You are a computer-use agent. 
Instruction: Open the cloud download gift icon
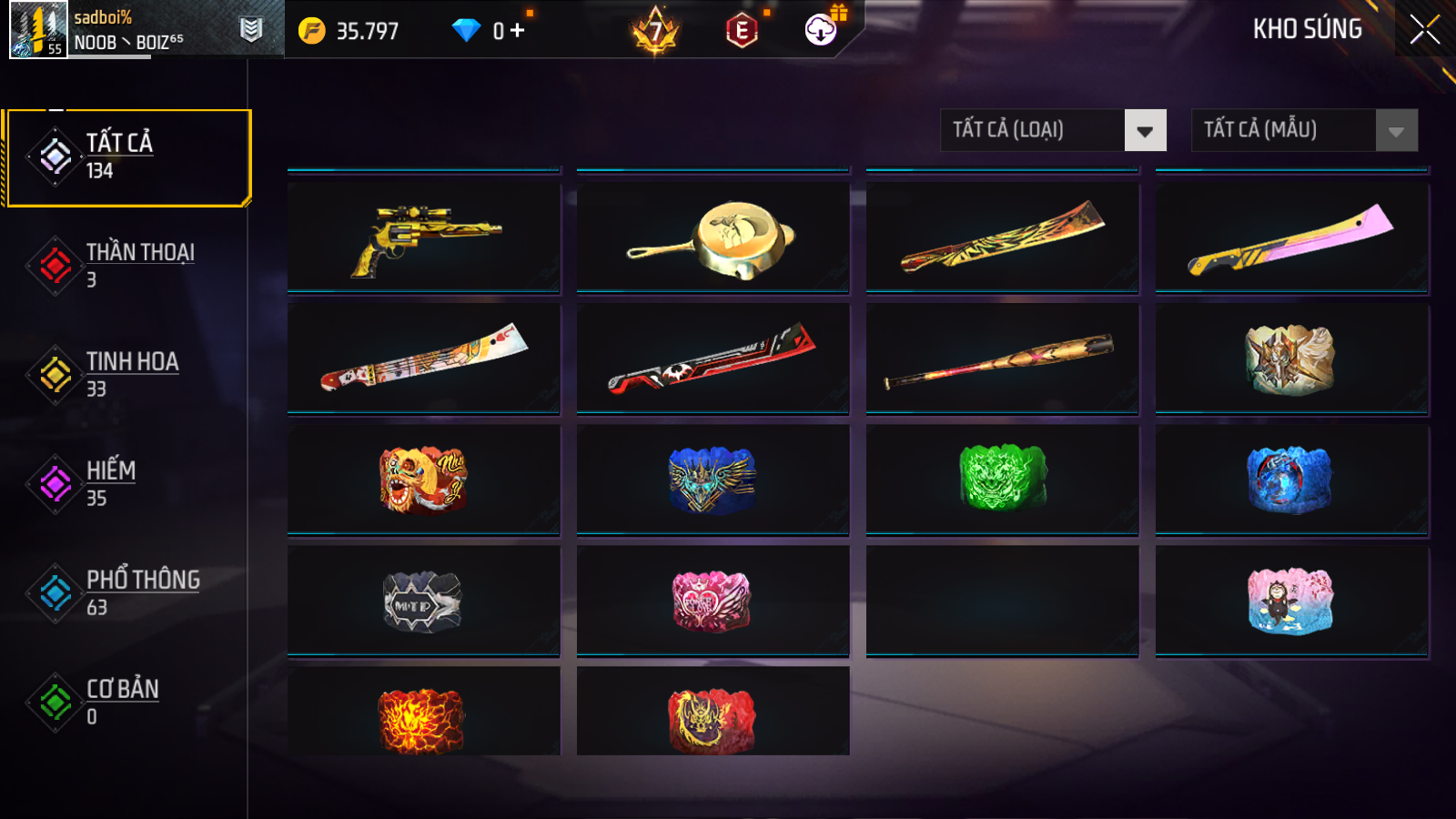tap(822, 30)
